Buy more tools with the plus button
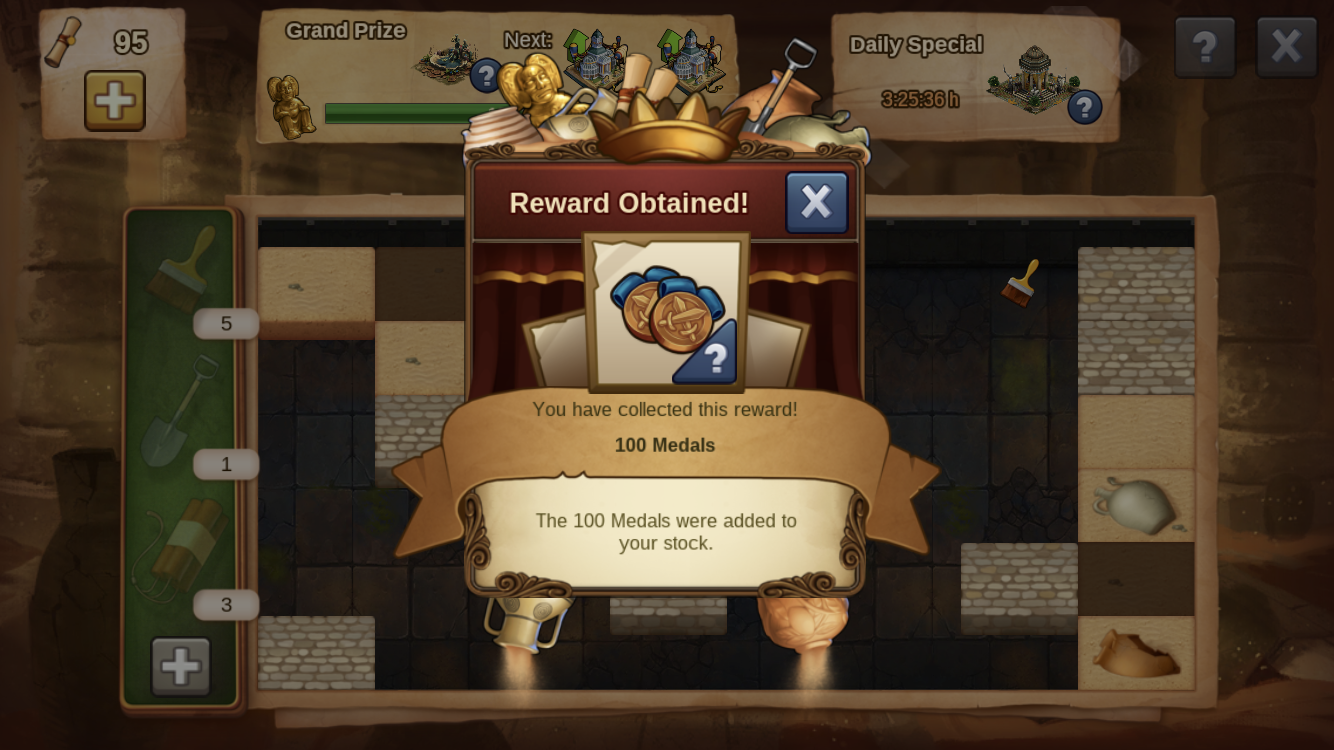The height and width of the screenshot is (750, 1334). click(x=181, y=666)
